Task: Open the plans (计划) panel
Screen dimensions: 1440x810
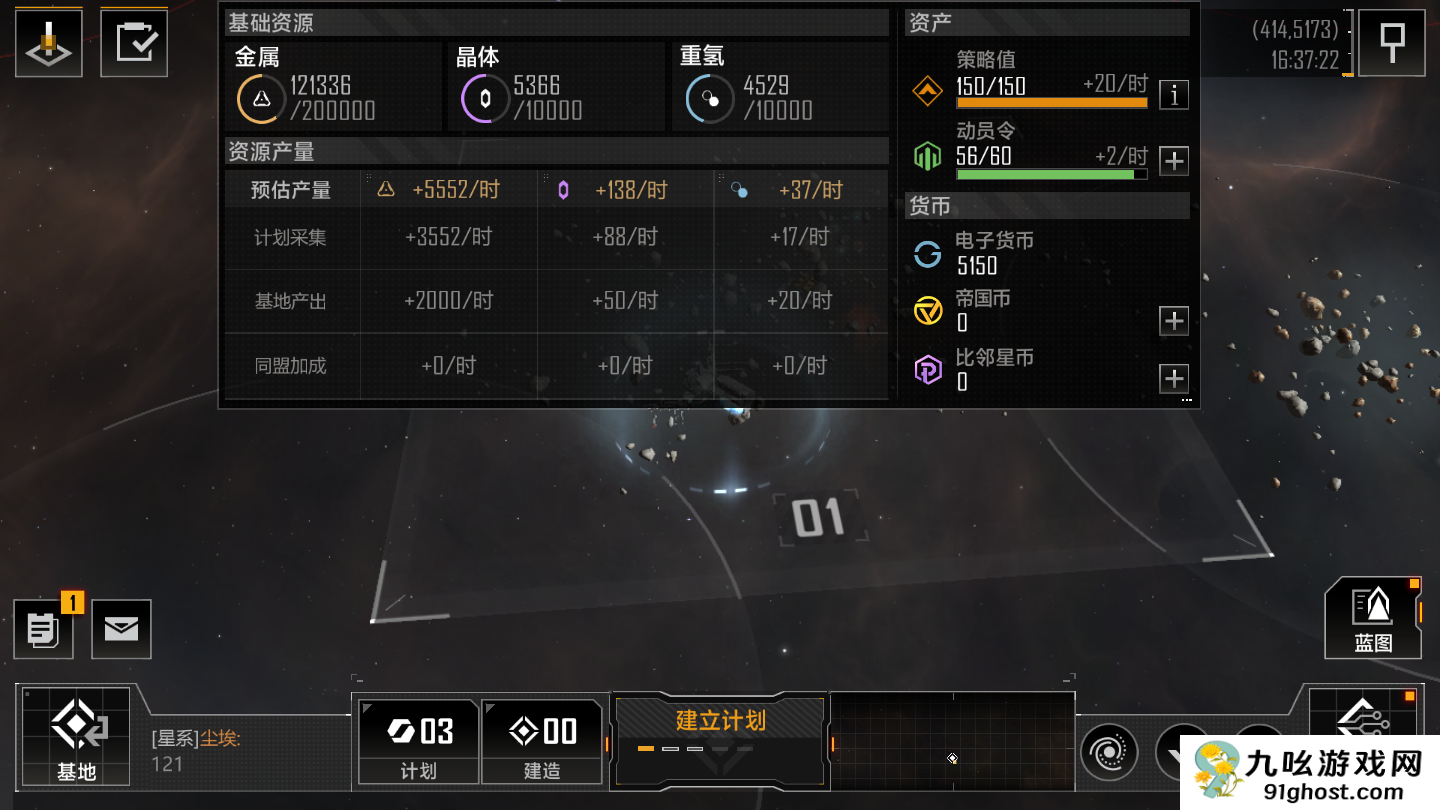Action: coord(418,741)
